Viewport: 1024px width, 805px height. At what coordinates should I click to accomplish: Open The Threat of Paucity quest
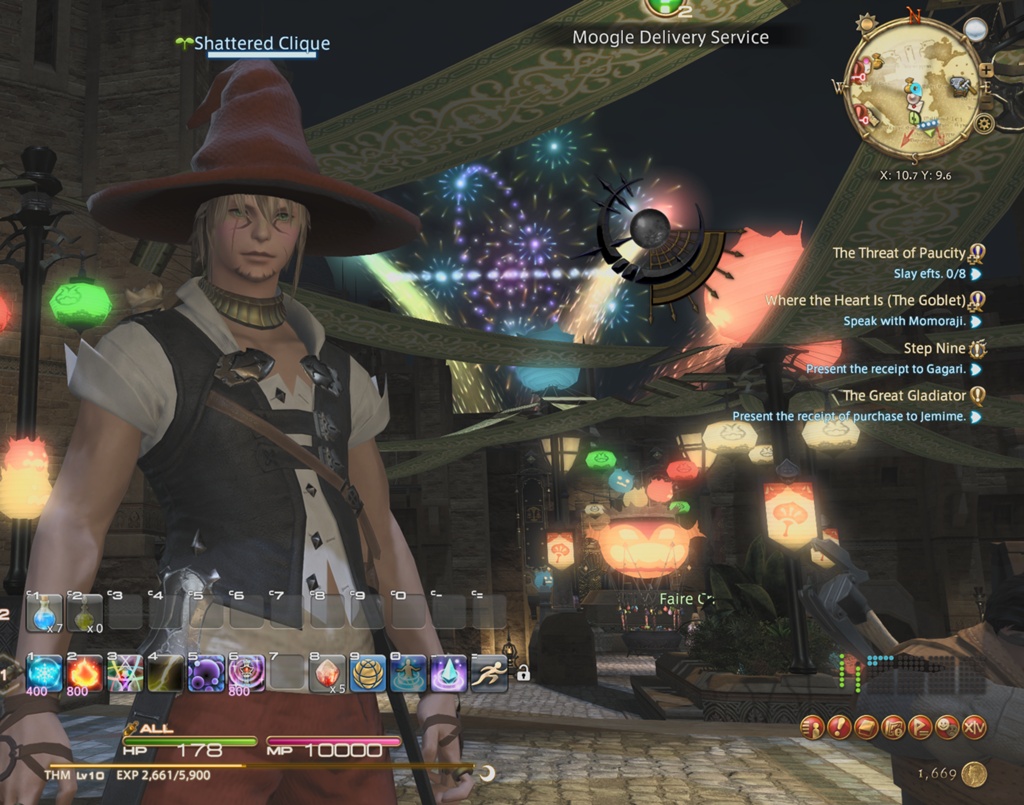(x=899, y=253)
